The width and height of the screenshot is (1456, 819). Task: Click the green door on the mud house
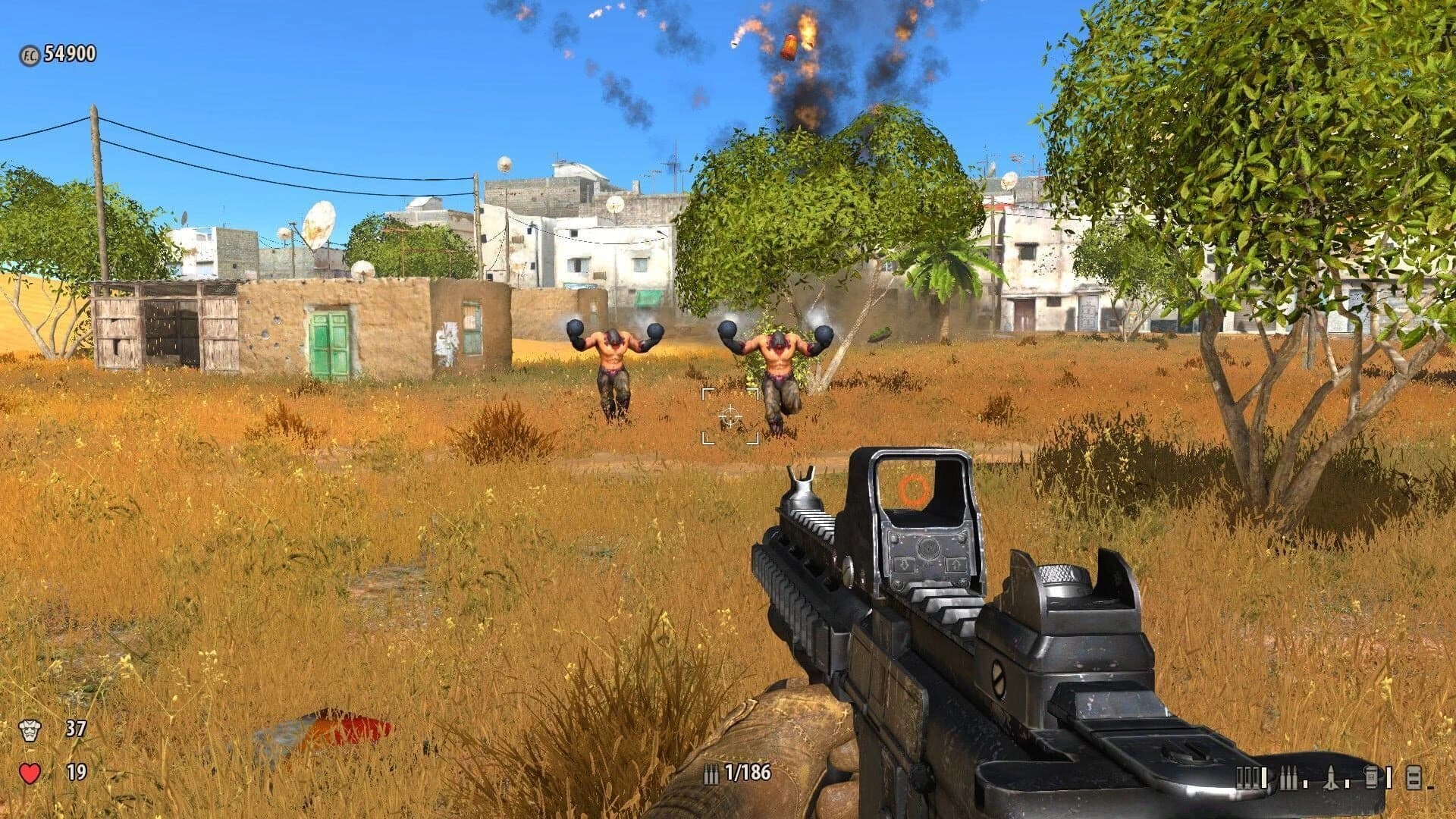click(328, 342)
